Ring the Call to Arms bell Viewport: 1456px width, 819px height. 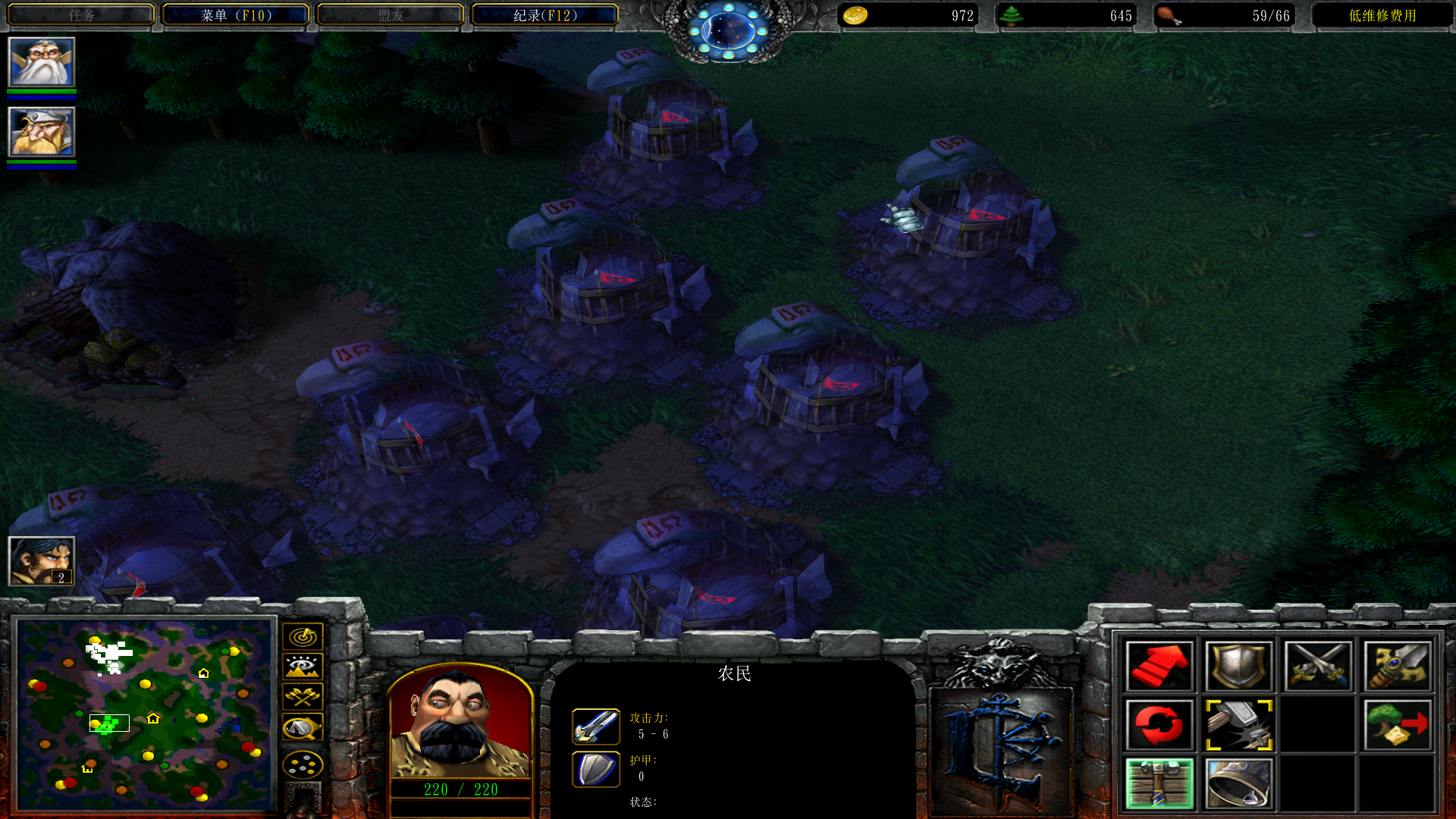pos(1238,783)
